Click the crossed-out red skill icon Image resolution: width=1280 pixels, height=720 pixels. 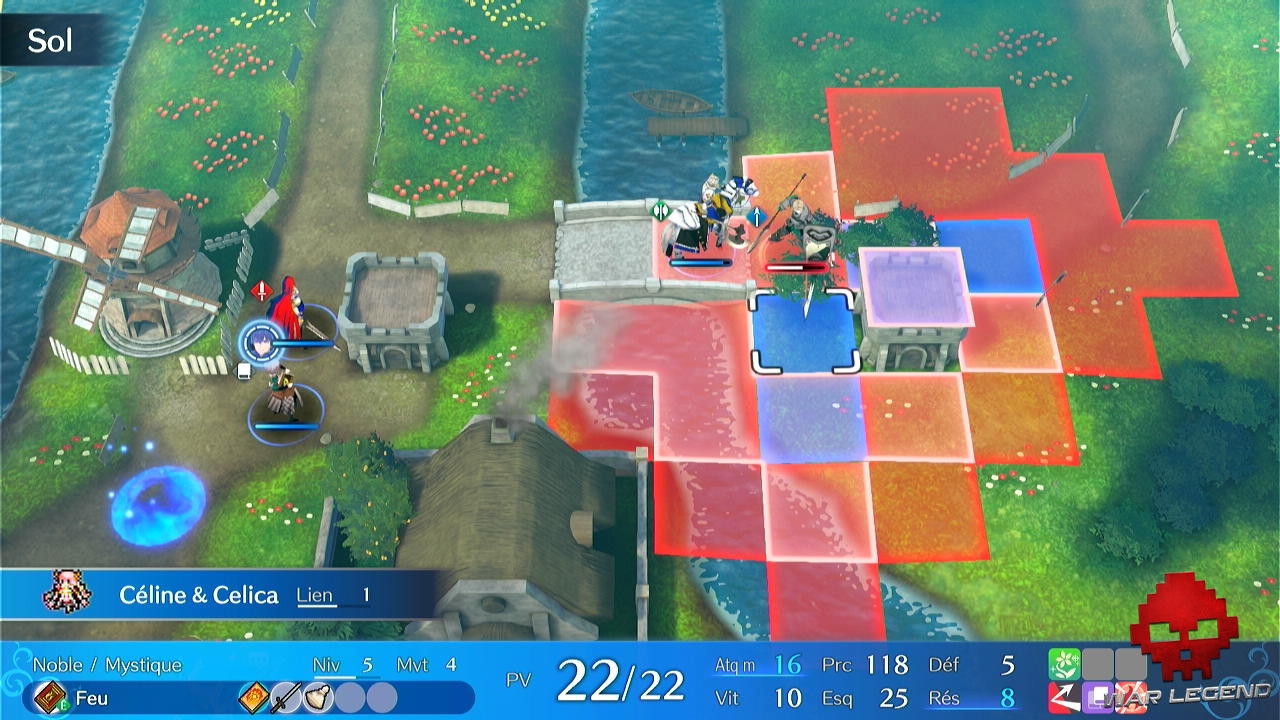point(1129,697)
